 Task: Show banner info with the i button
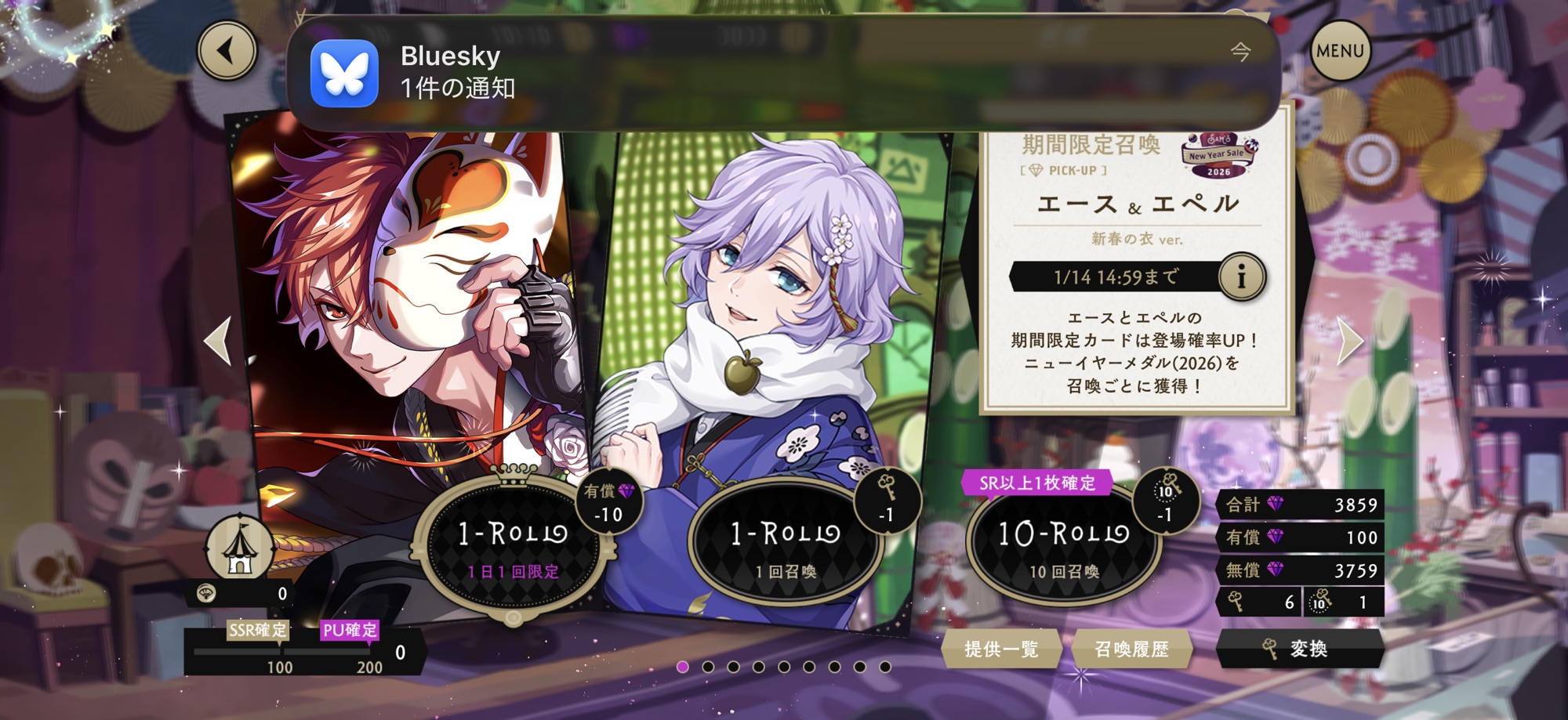1241,277
